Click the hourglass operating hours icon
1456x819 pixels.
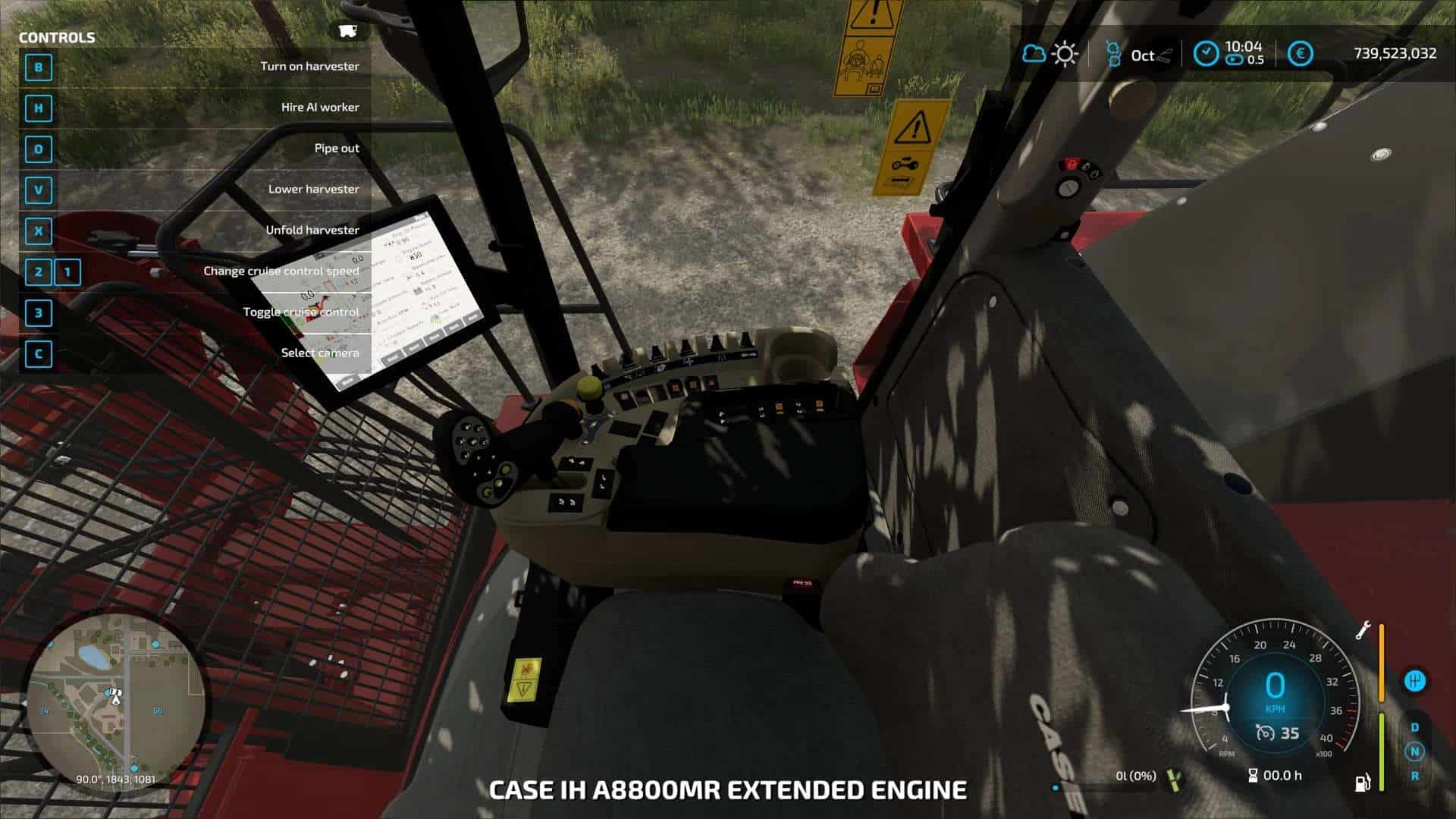(1254, 776)
